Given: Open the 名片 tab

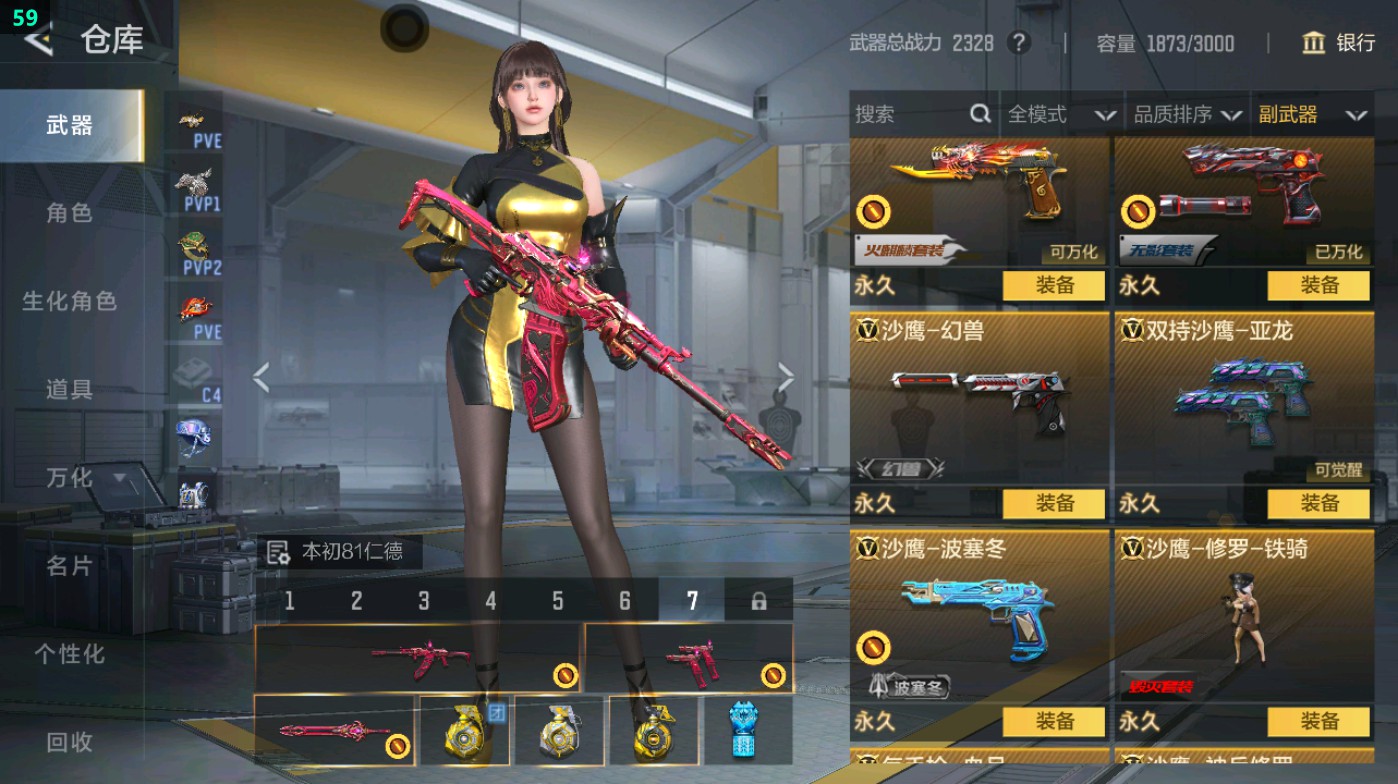Looking at the screenshot, I should tap(69, 566).
